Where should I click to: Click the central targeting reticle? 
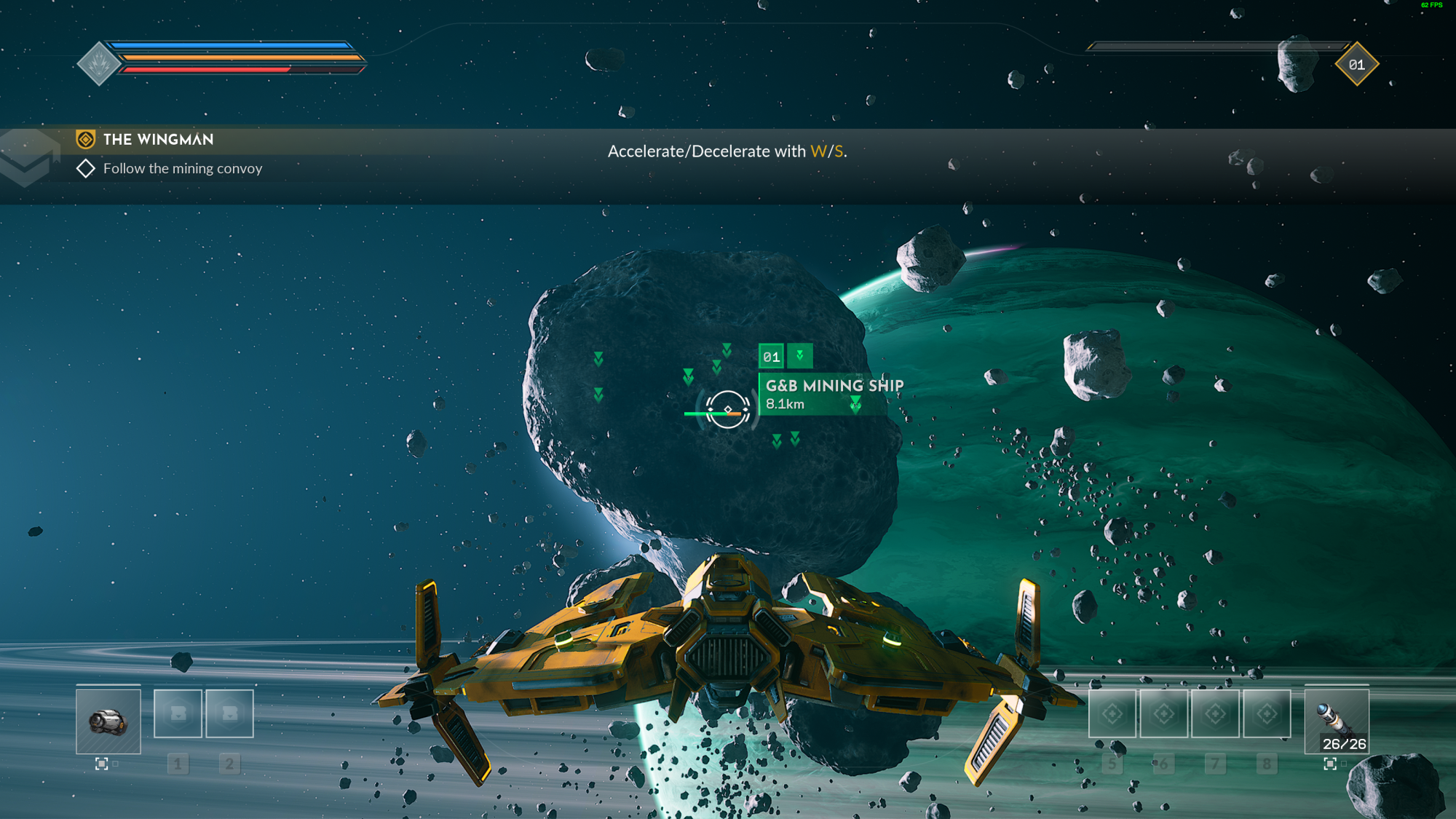pos(727,409)
